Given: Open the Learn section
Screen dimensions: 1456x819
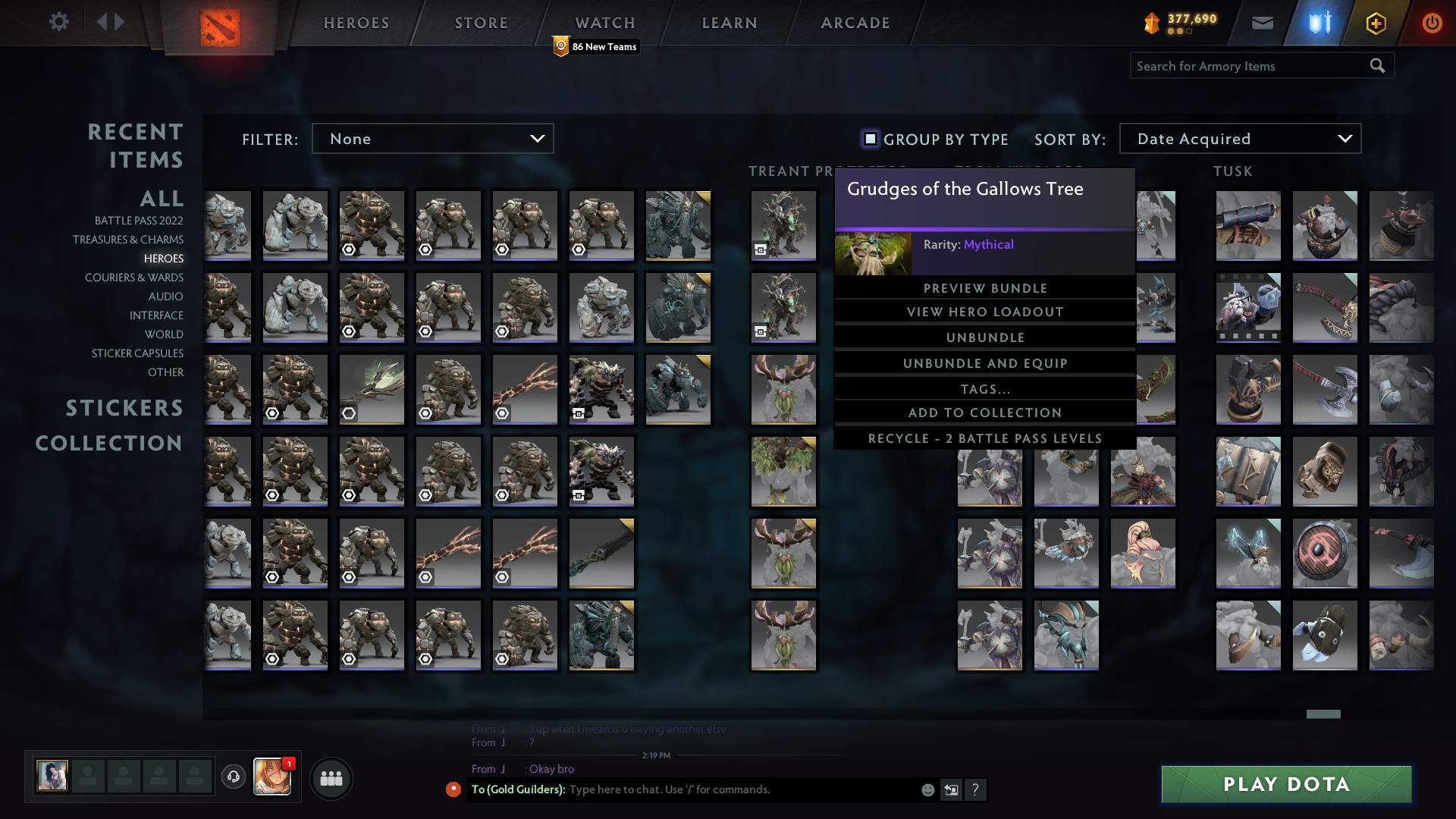Looking at the screenshot, I should tap(730, 23).
